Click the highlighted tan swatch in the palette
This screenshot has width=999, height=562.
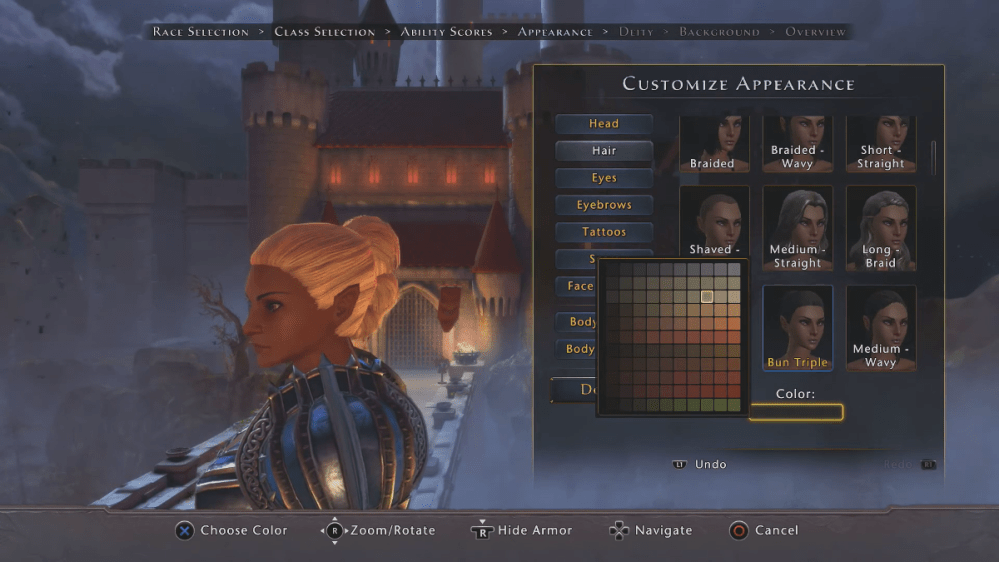point(707,296)
